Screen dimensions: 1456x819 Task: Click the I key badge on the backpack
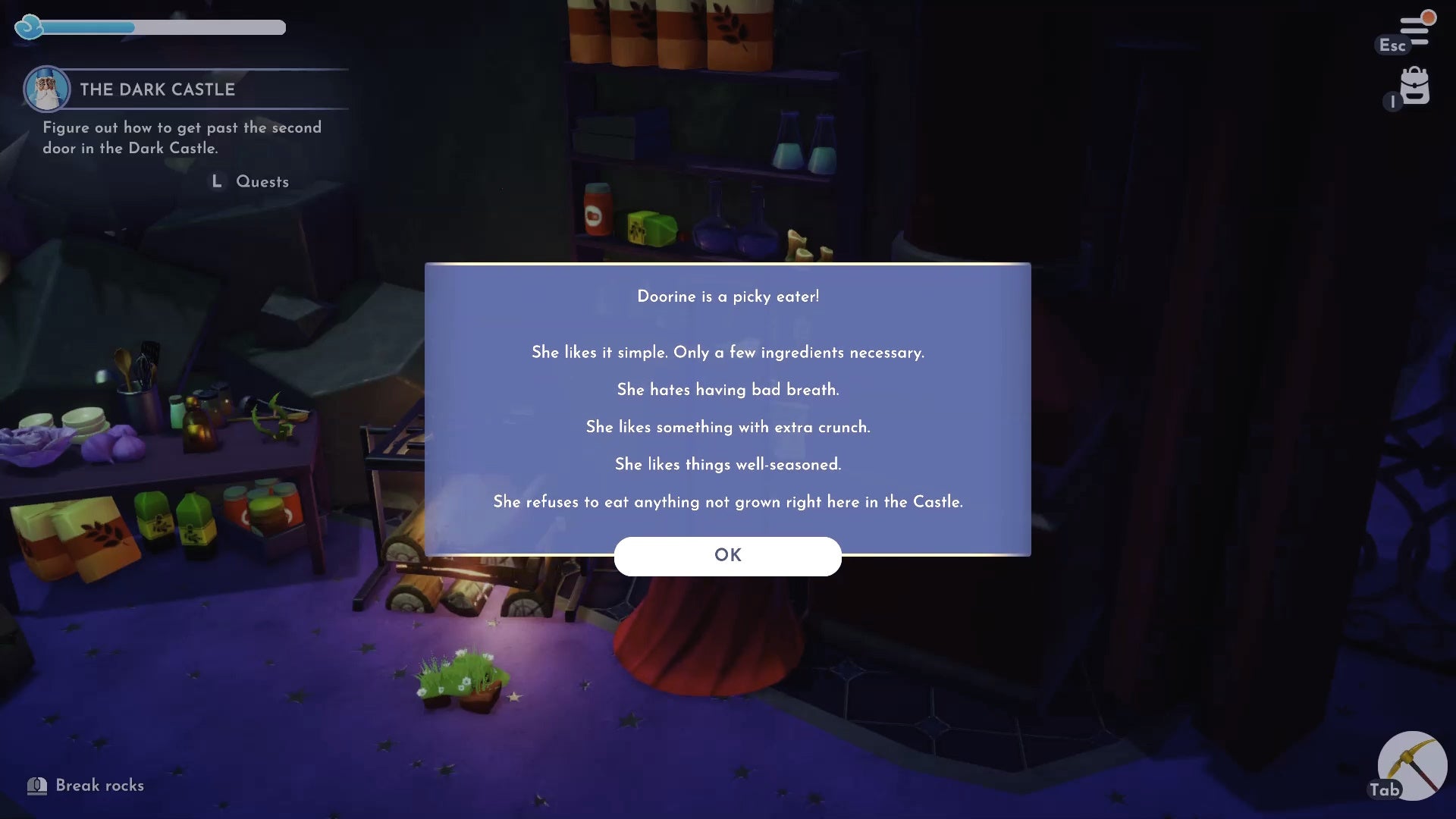1392,102
